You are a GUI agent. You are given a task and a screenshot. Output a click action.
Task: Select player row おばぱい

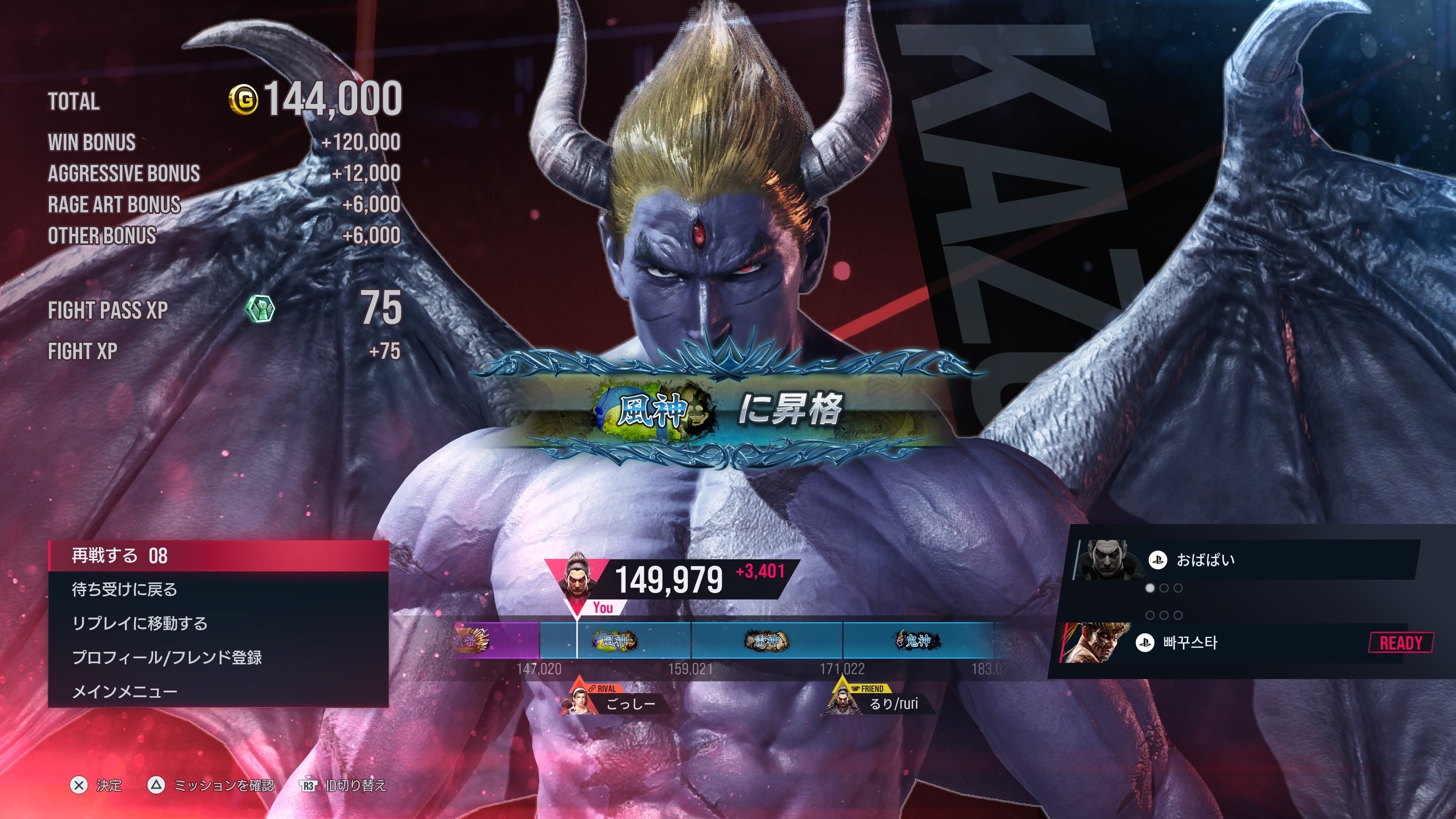point(1244,560)
